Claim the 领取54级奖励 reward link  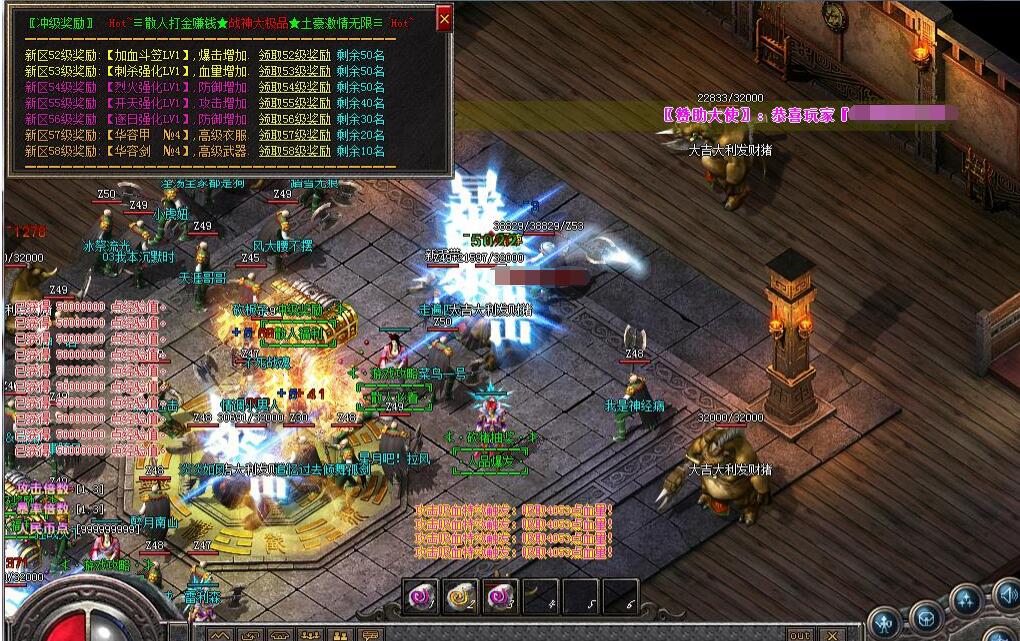point(294,88)
